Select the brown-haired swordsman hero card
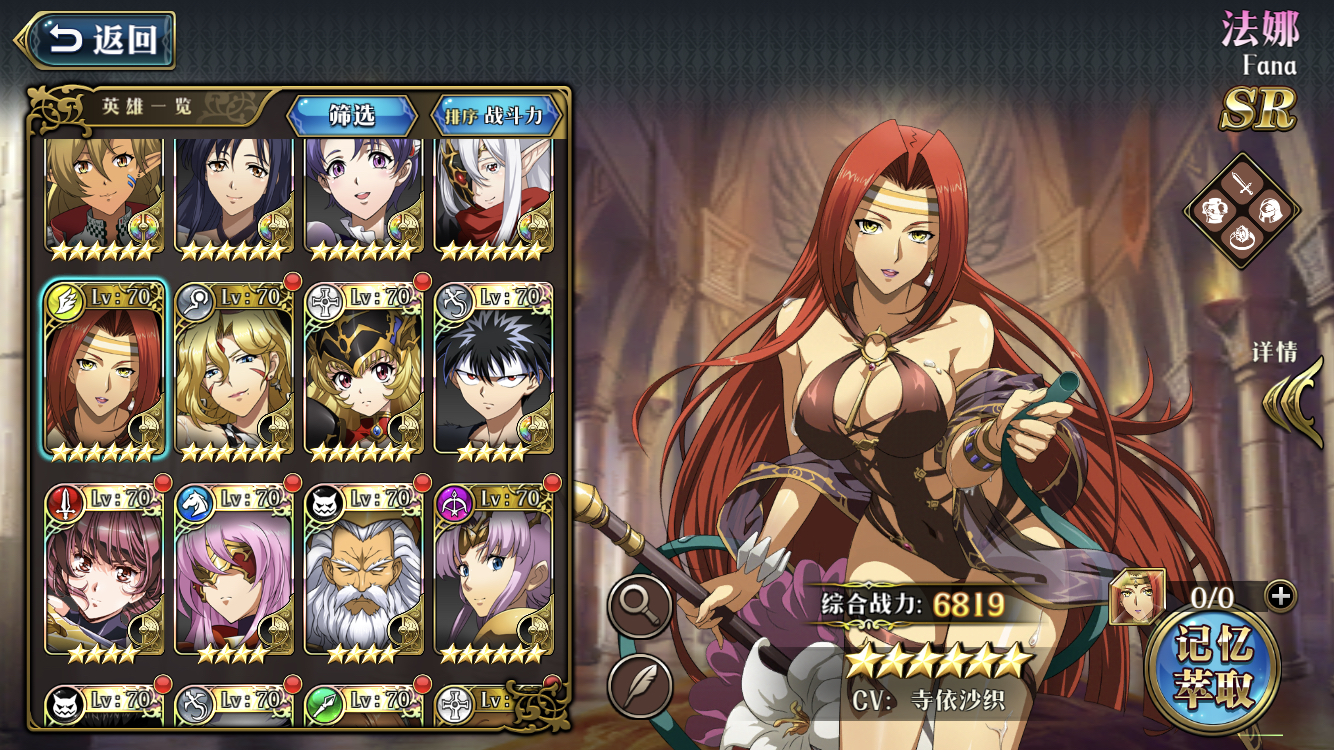 pos(104,570)
